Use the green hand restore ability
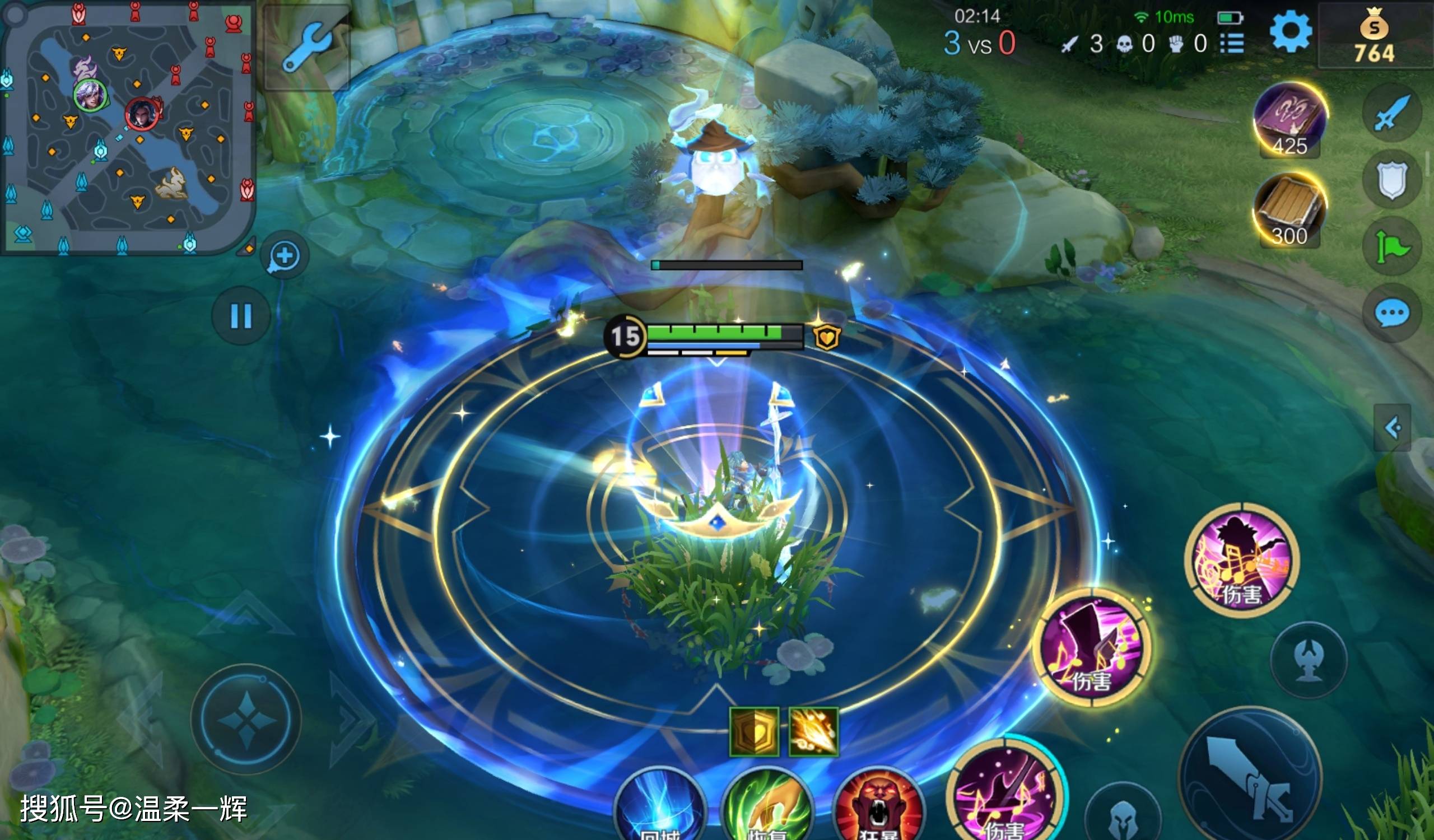 [767, 808]
